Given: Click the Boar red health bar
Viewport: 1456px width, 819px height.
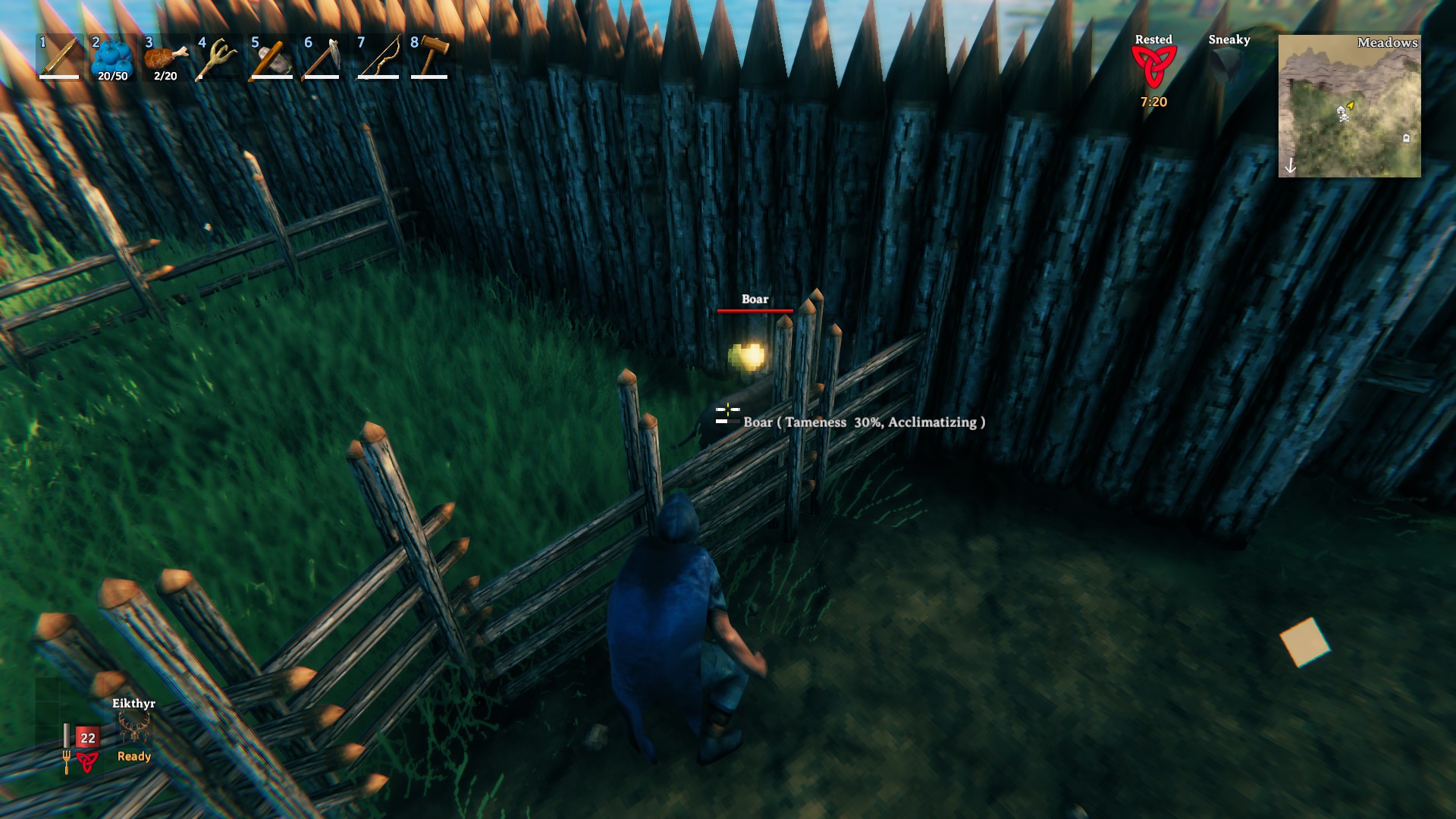Looking at the screenshot, I should 755,311.
